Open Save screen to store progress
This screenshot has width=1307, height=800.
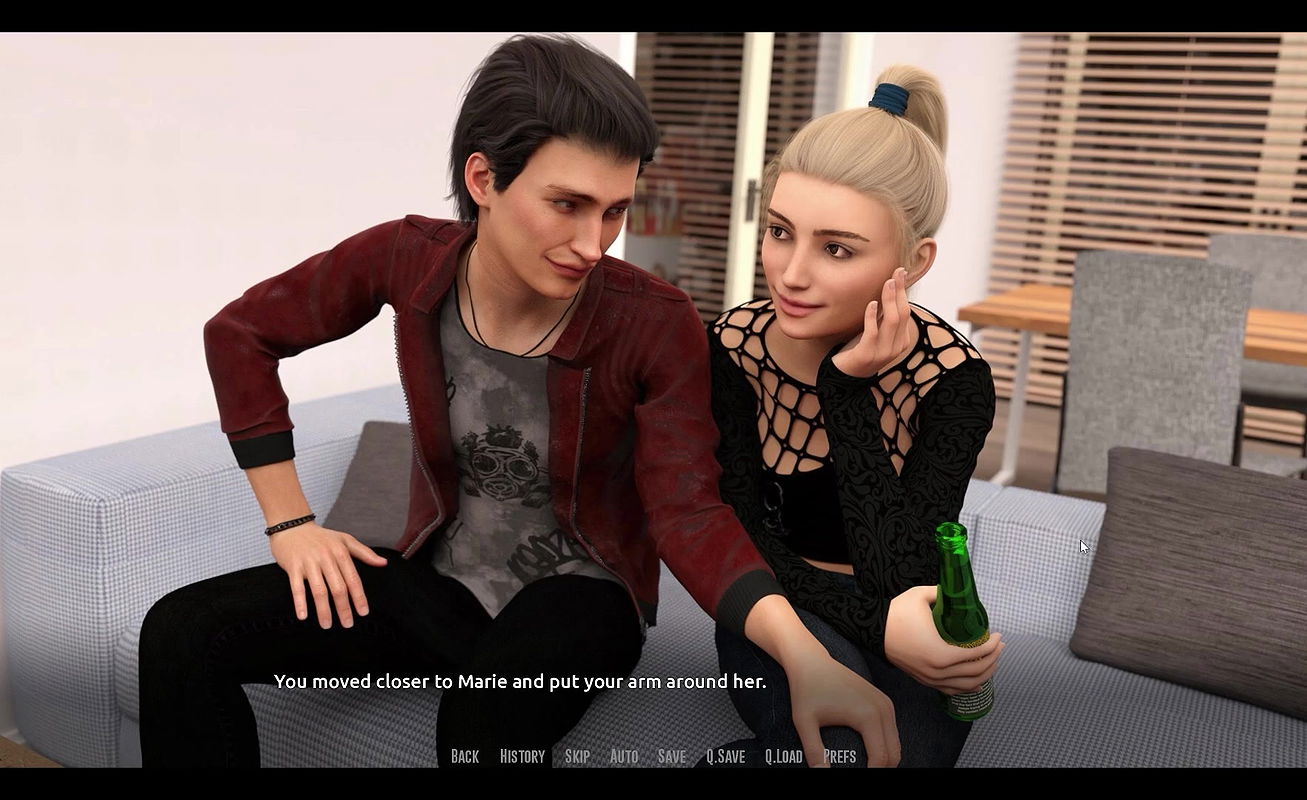pos(671,756)
